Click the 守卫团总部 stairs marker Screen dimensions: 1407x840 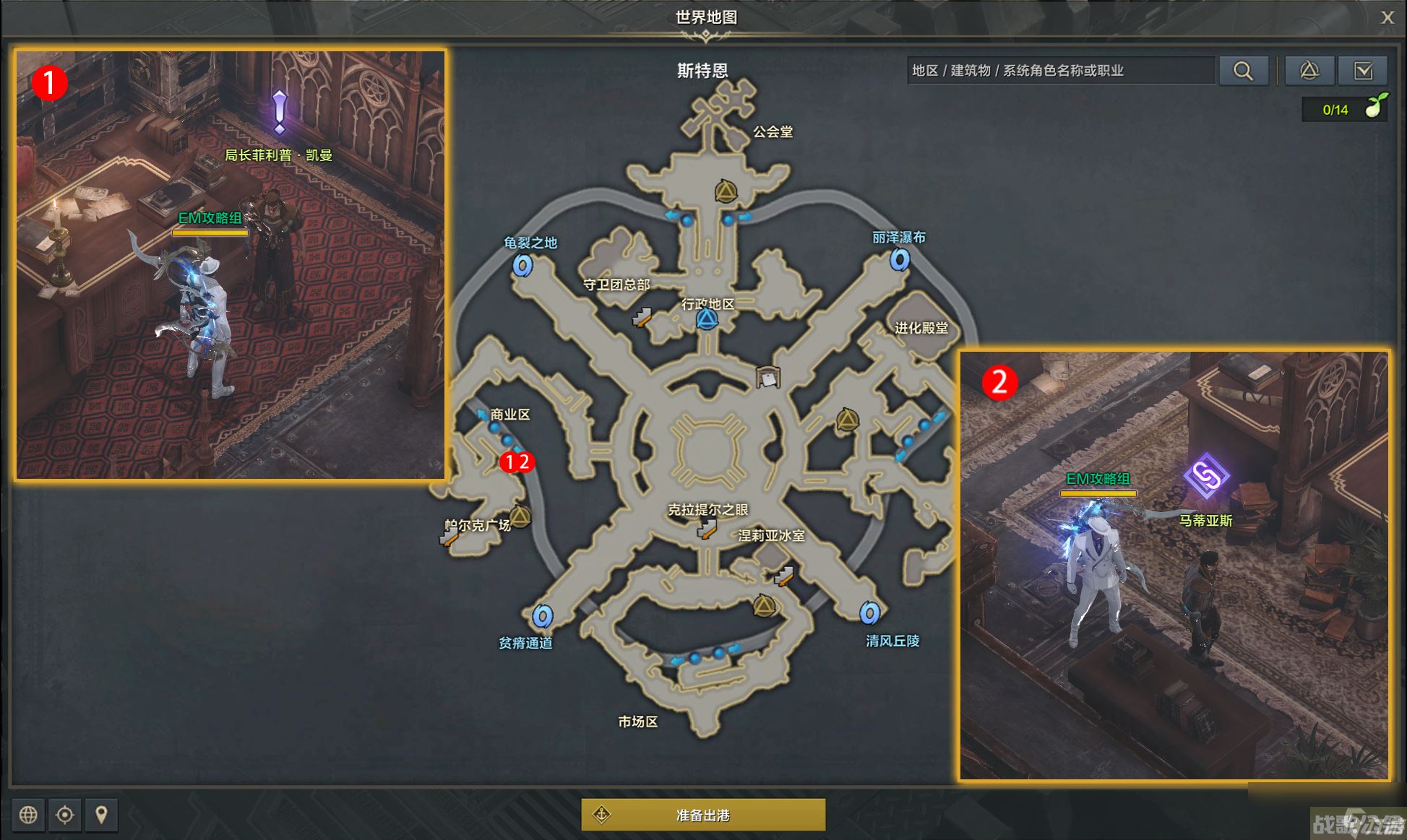pyautogui.click(x=642, y=317)
